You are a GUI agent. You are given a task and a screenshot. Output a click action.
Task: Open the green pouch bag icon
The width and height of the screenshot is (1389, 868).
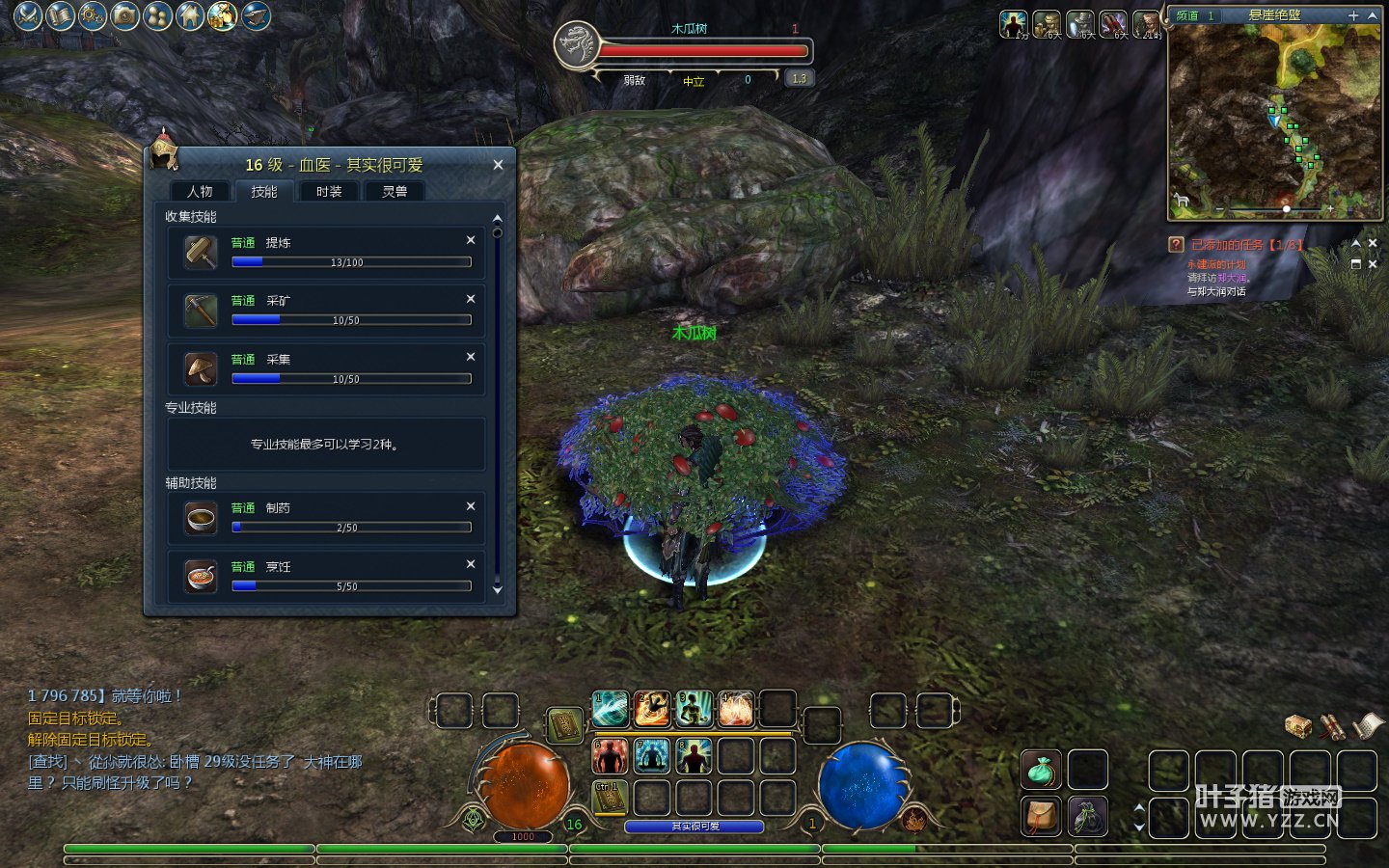(x=1041, y=770)
